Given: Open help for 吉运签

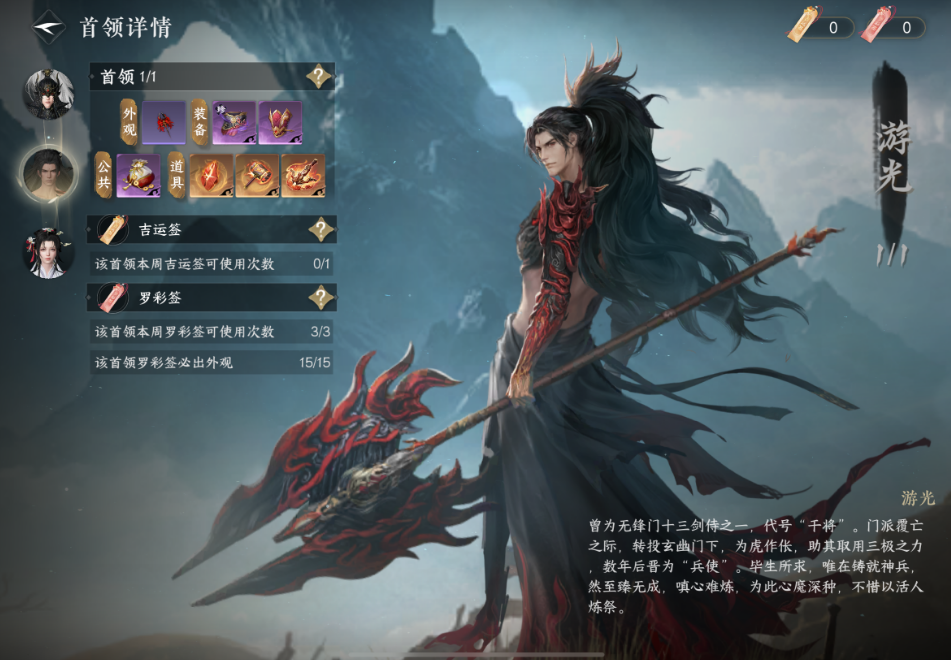Looking at the screenshot, I should pyautogui.click(x=320, y=230).
